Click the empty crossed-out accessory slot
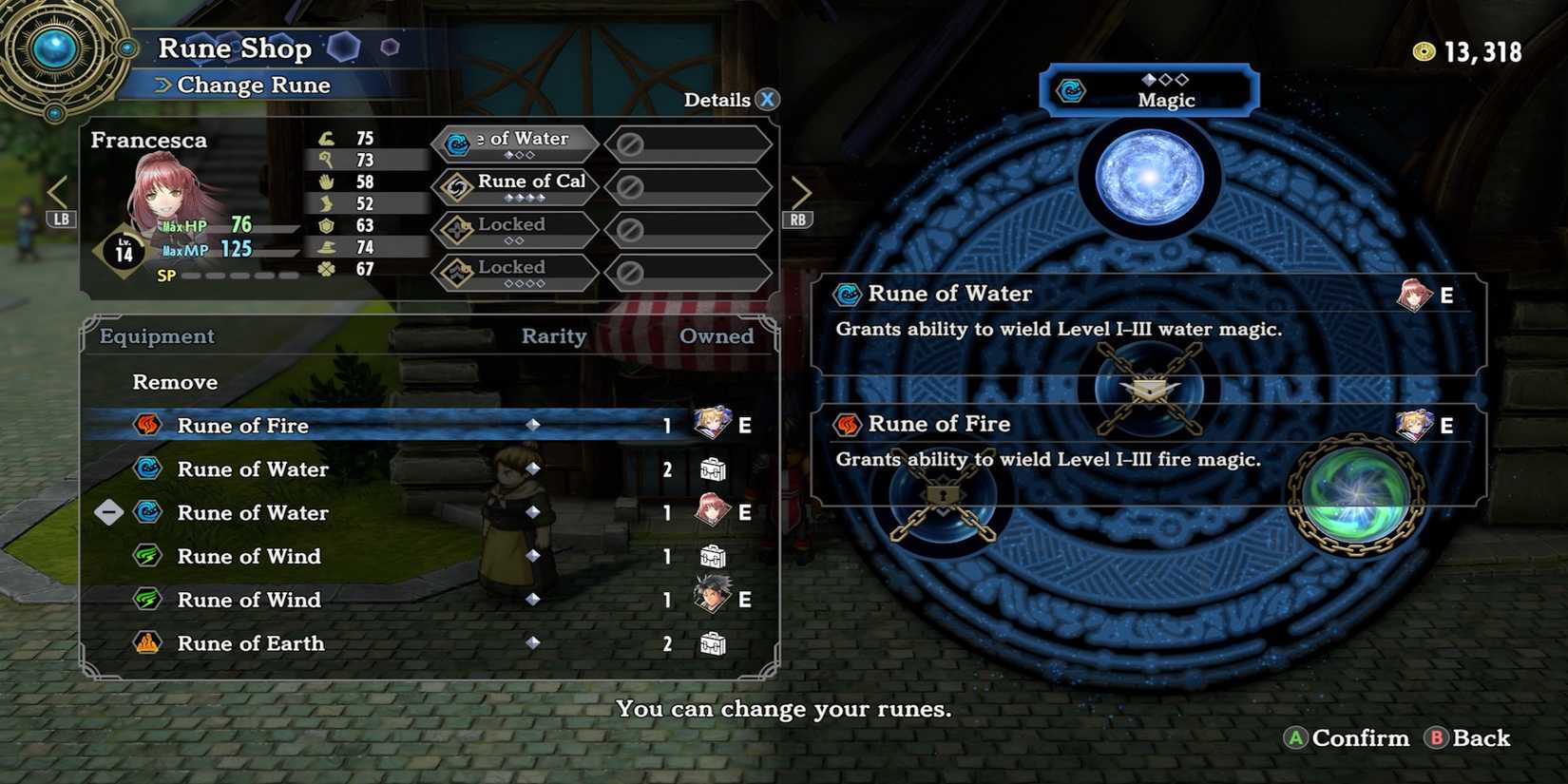 pyautogui.click(x=689, y=144)
